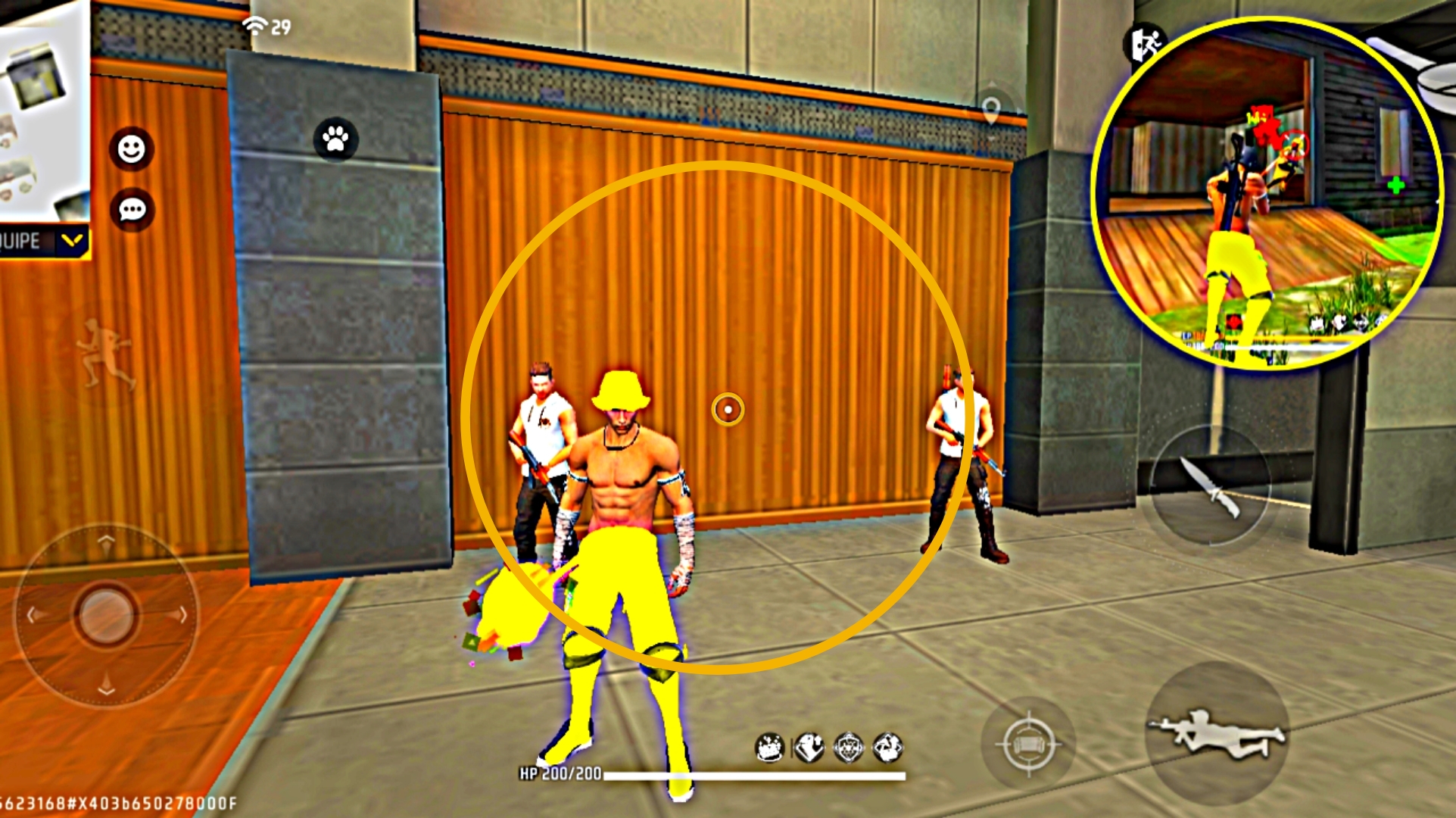Image resolution: width=1456 pixels, height=818 pixels.
Task: Select the shield-emblem skill icon
Action: (x=848, y=748)
